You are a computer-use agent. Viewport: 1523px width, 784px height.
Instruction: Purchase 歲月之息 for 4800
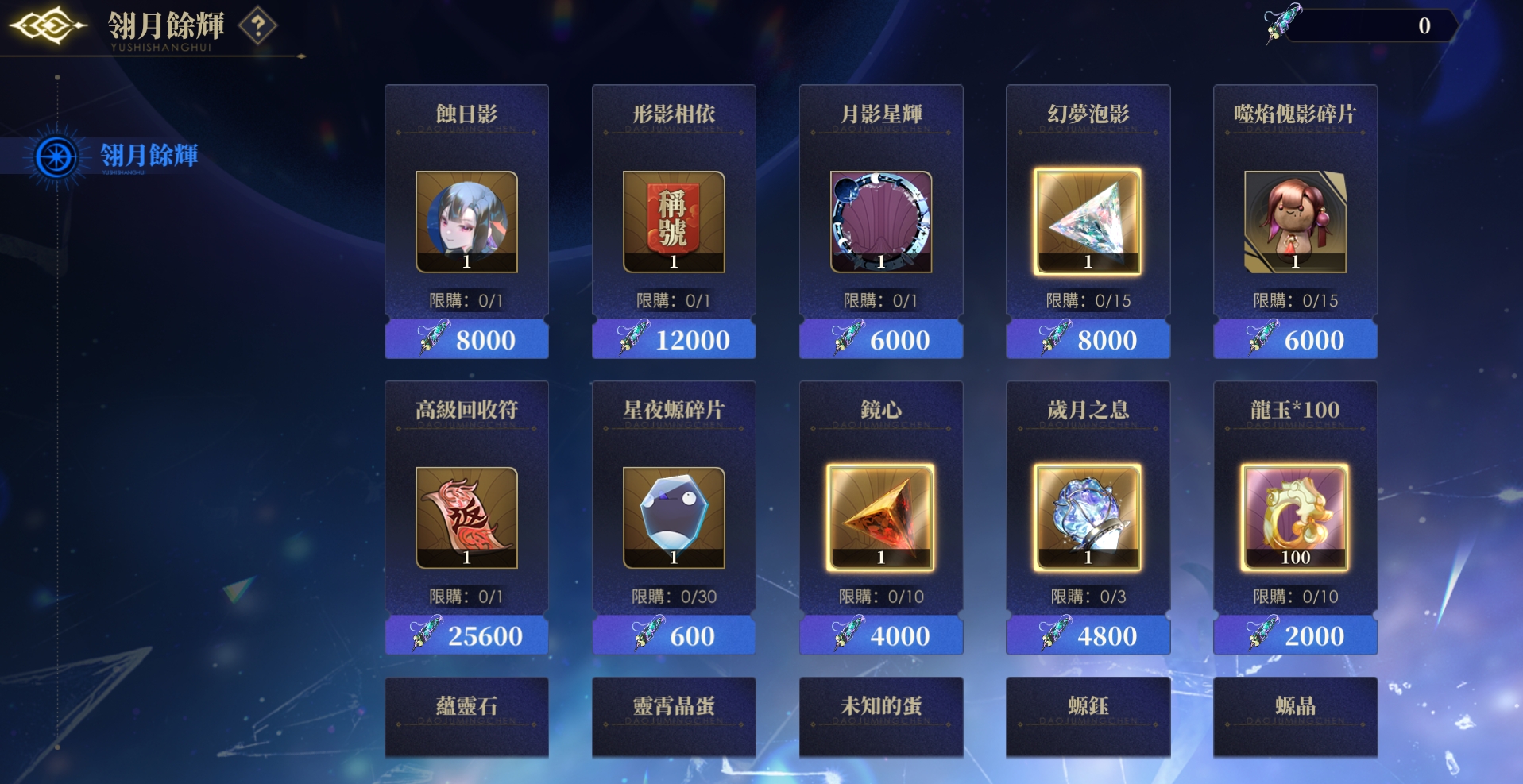1088,635
